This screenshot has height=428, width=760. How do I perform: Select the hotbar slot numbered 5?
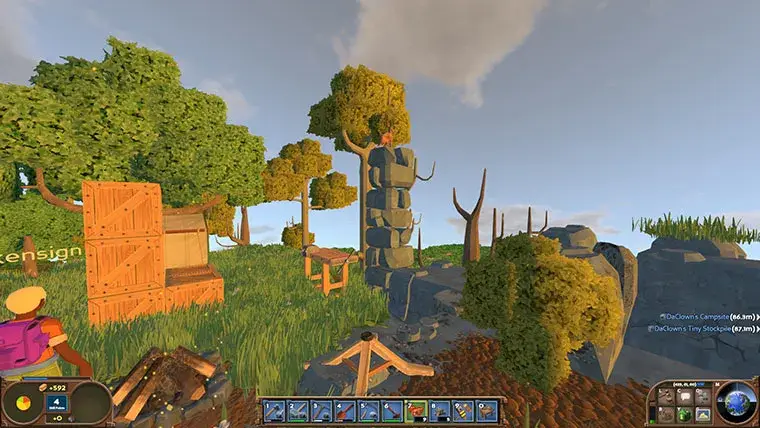coord(368,410)
